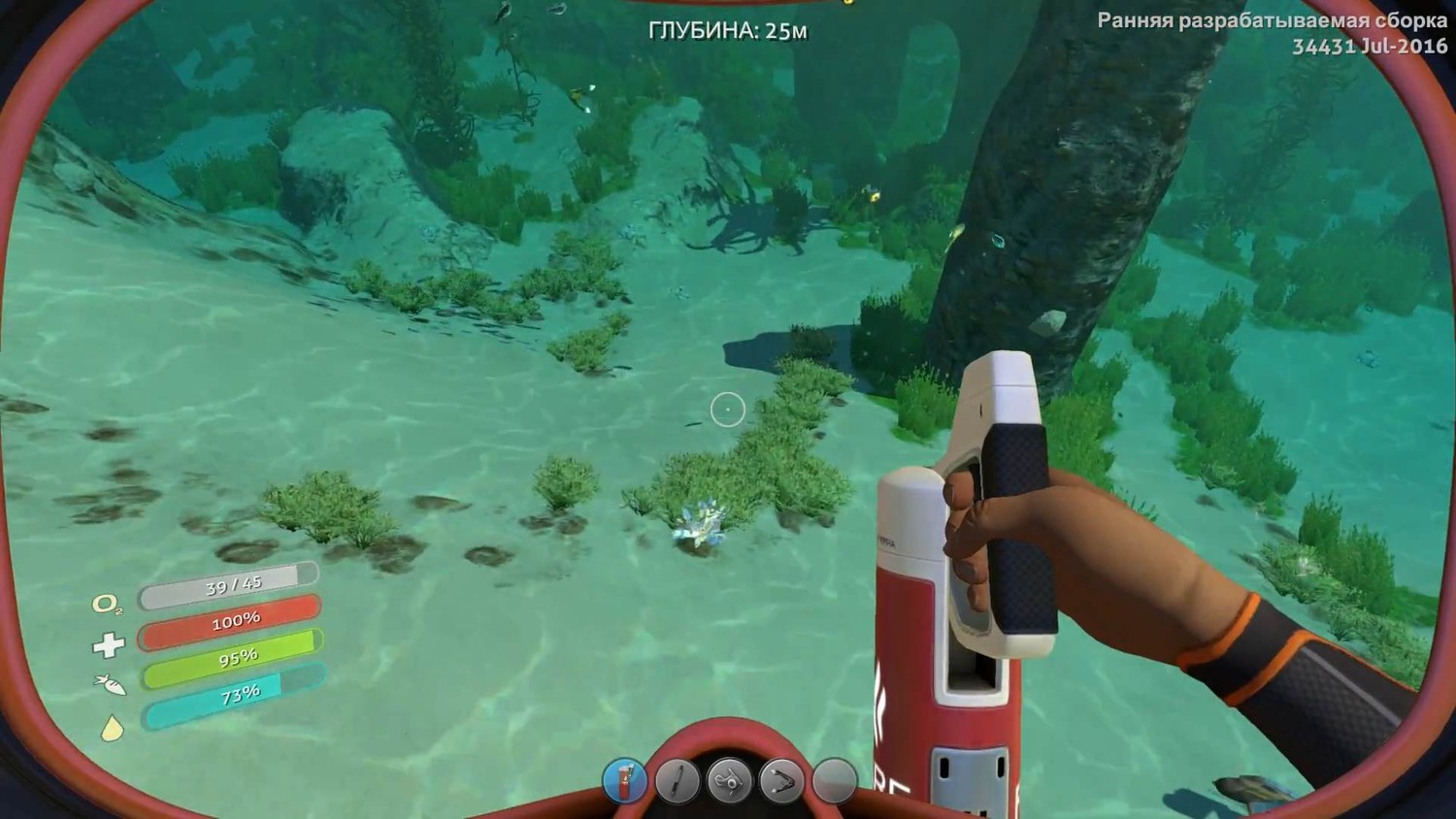Choose the coiled-hose tool hotbar slot
The width and height of the screenshot is (1456, 819).
pos(729,779)
